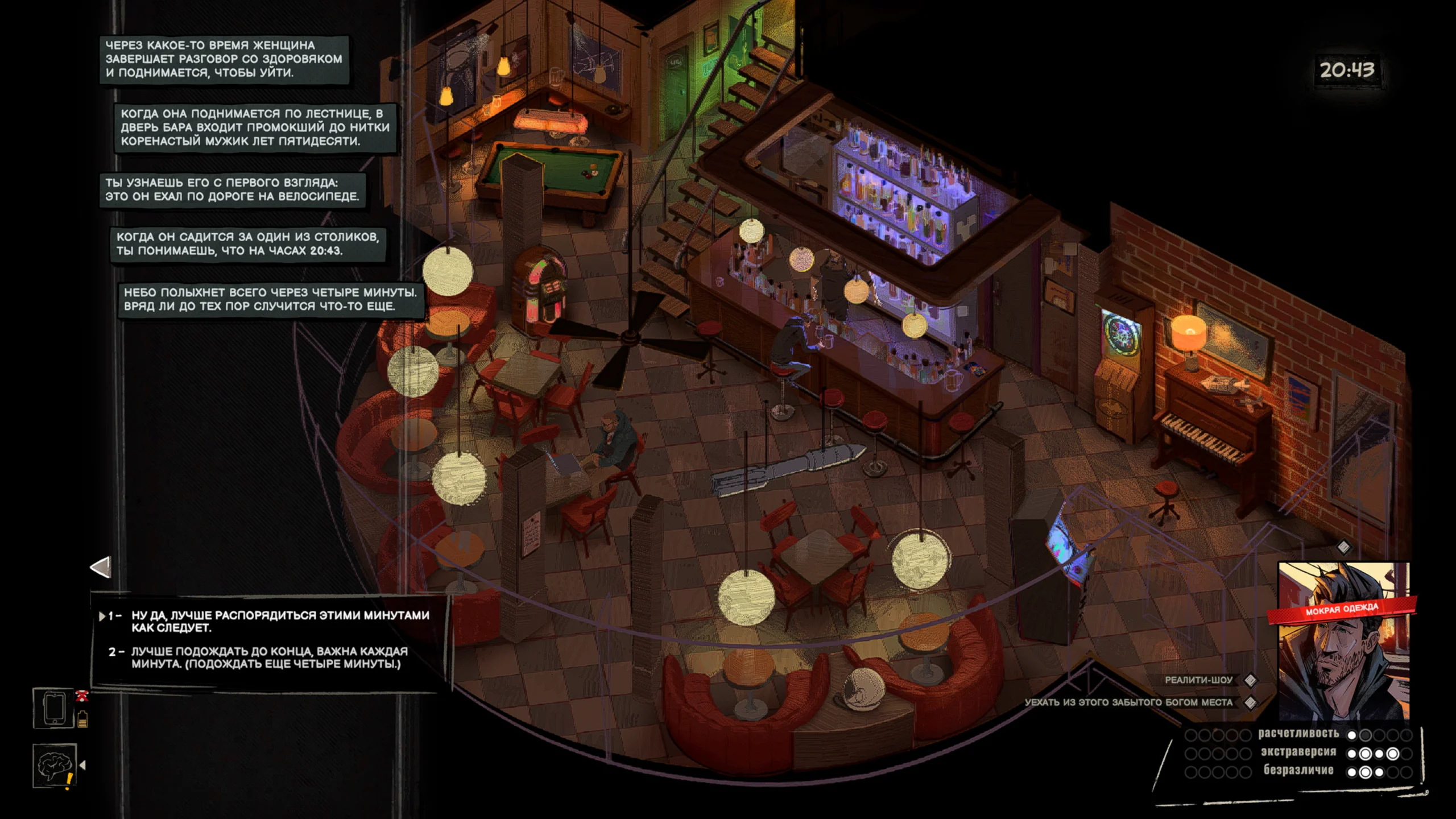Open the smartphone icon
The image size is (1456, 819).
53,709
